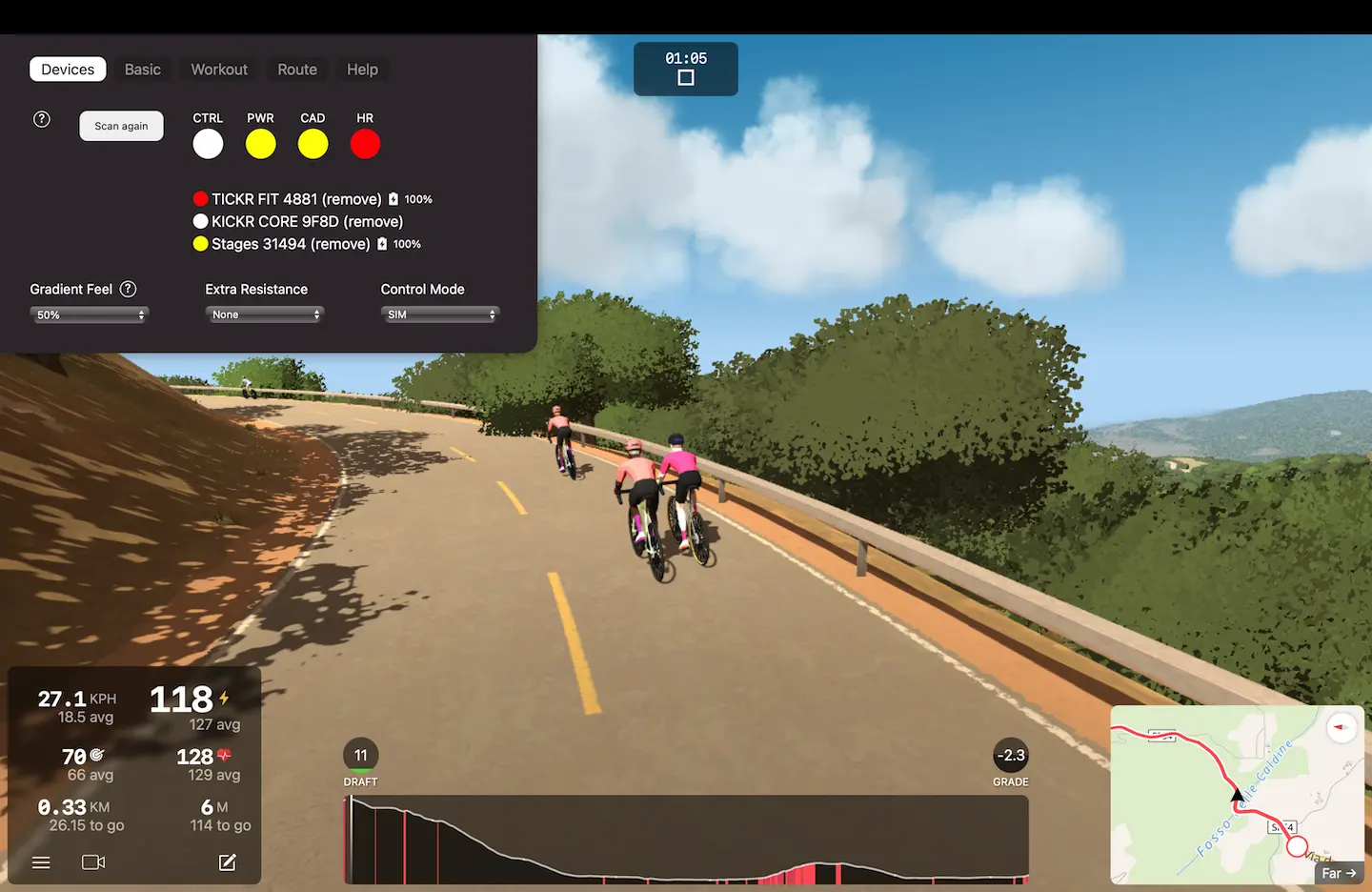Remove the TICKR FIT 4881 device

tap(352, 199)
